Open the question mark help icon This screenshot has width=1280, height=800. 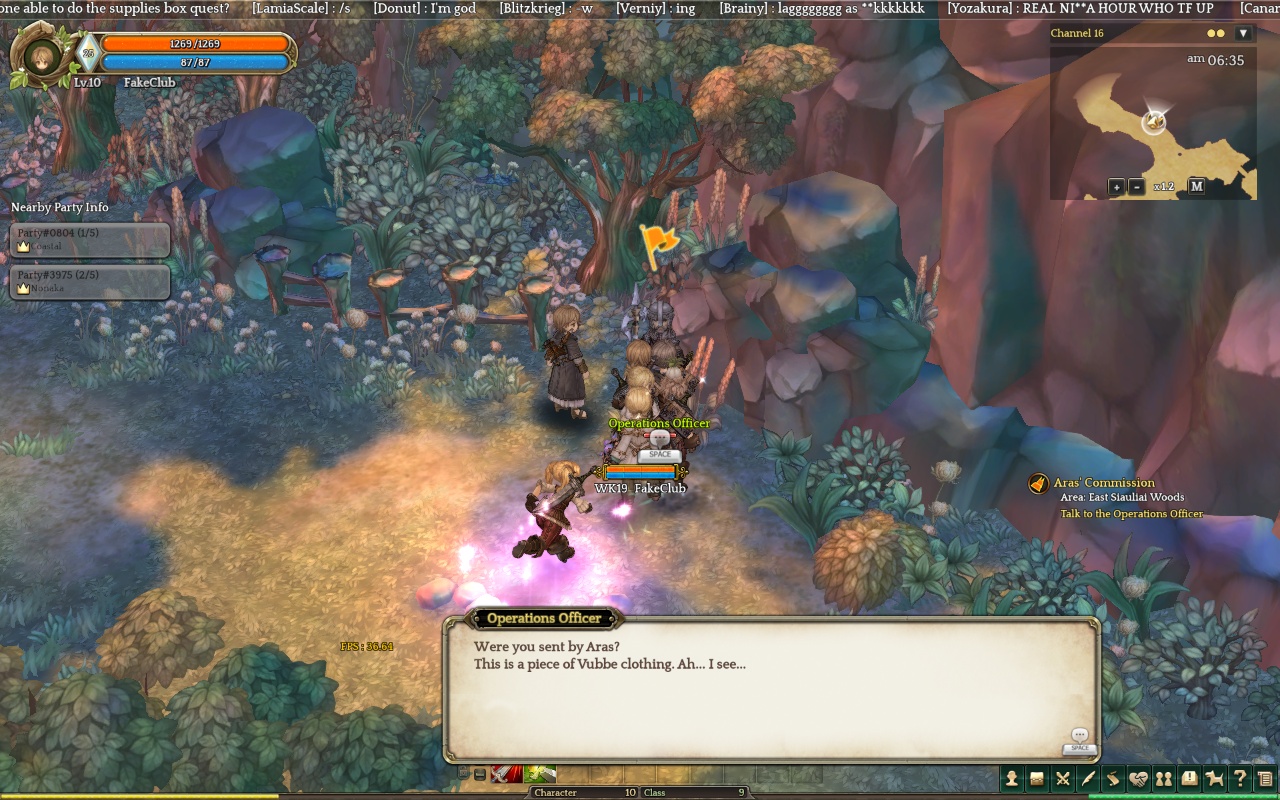(x=1240, y=778)
